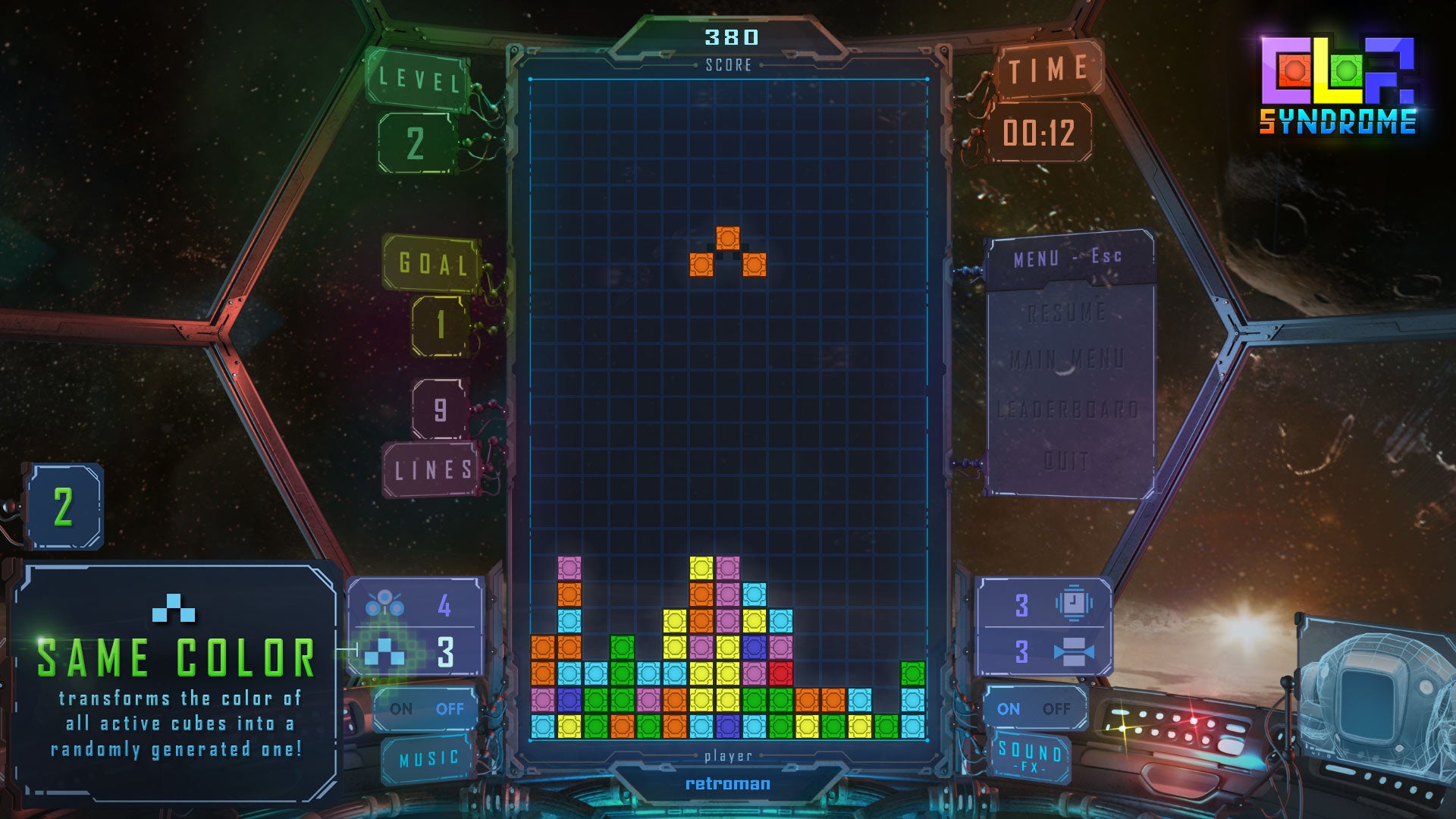Switch sound FX OFF
This screenshot has height=819, width=1456.
[1056, 709]
